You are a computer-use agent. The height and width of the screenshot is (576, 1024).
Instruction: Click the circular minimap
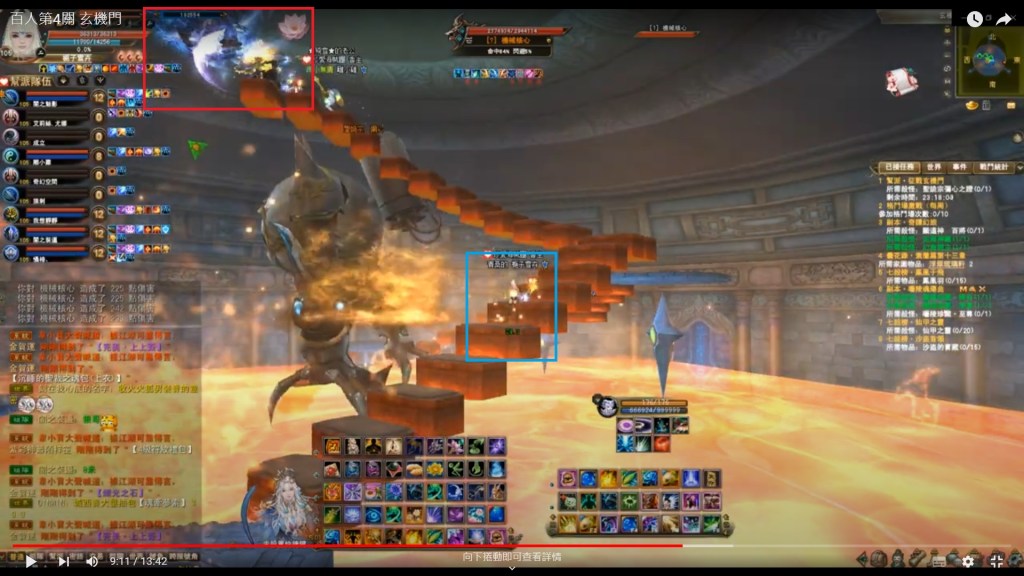(987, 60)
